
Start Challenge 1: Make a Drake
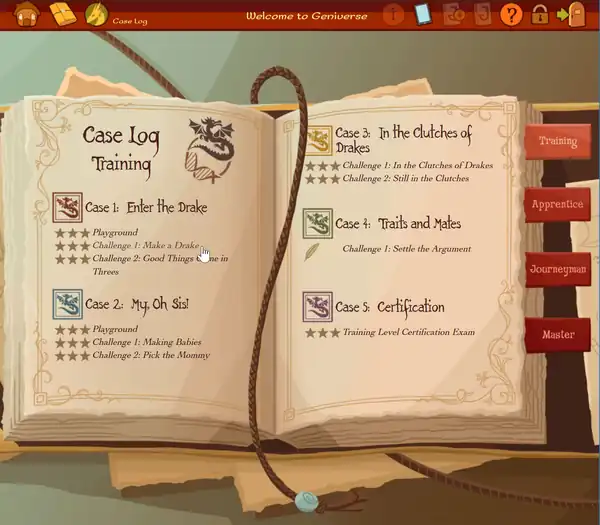pos(145,245)
